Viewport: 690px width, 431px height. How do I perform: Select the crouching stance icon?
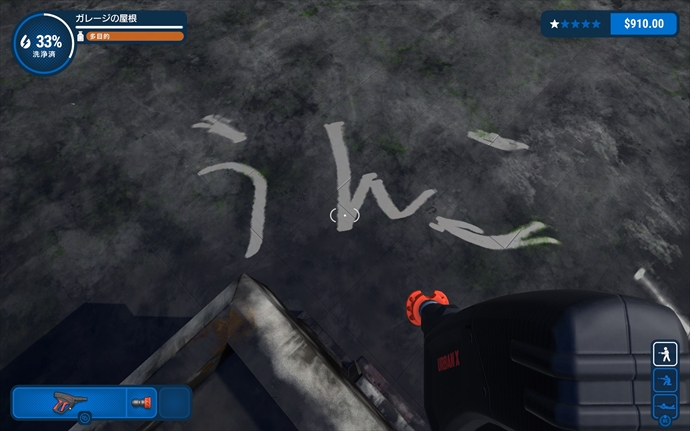[x=665, y=380]
